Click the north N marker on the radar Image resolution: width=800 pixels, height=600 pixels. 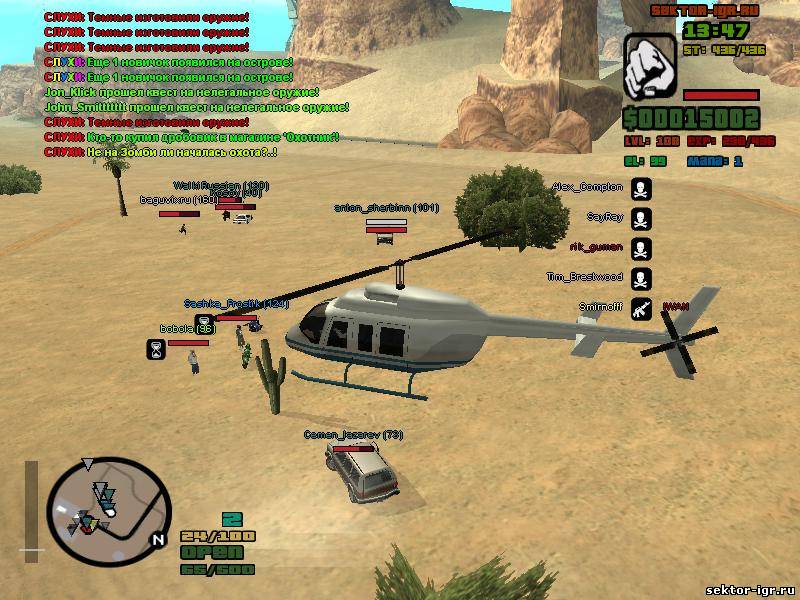click(157, 539)
